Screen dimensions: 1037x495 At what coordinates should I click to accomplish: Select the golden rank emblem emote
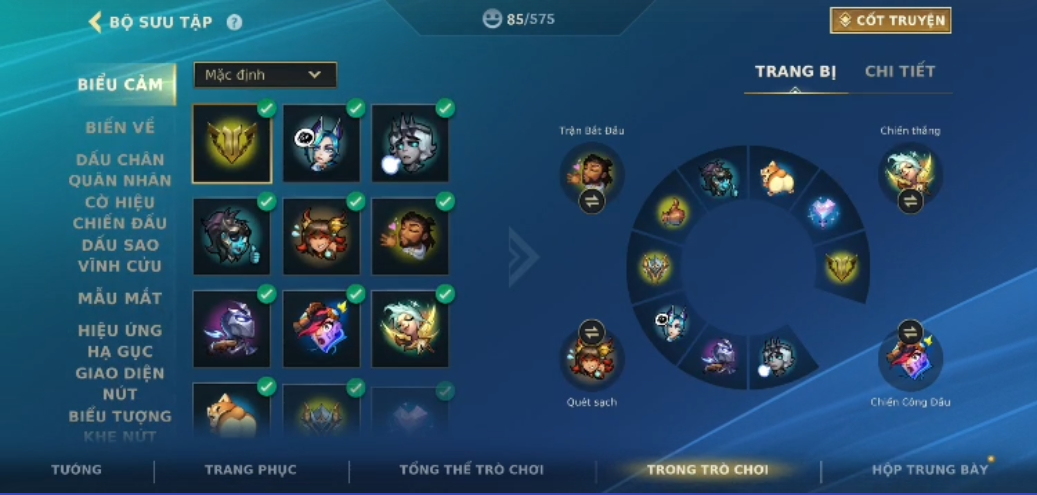[x=232, y=144]
